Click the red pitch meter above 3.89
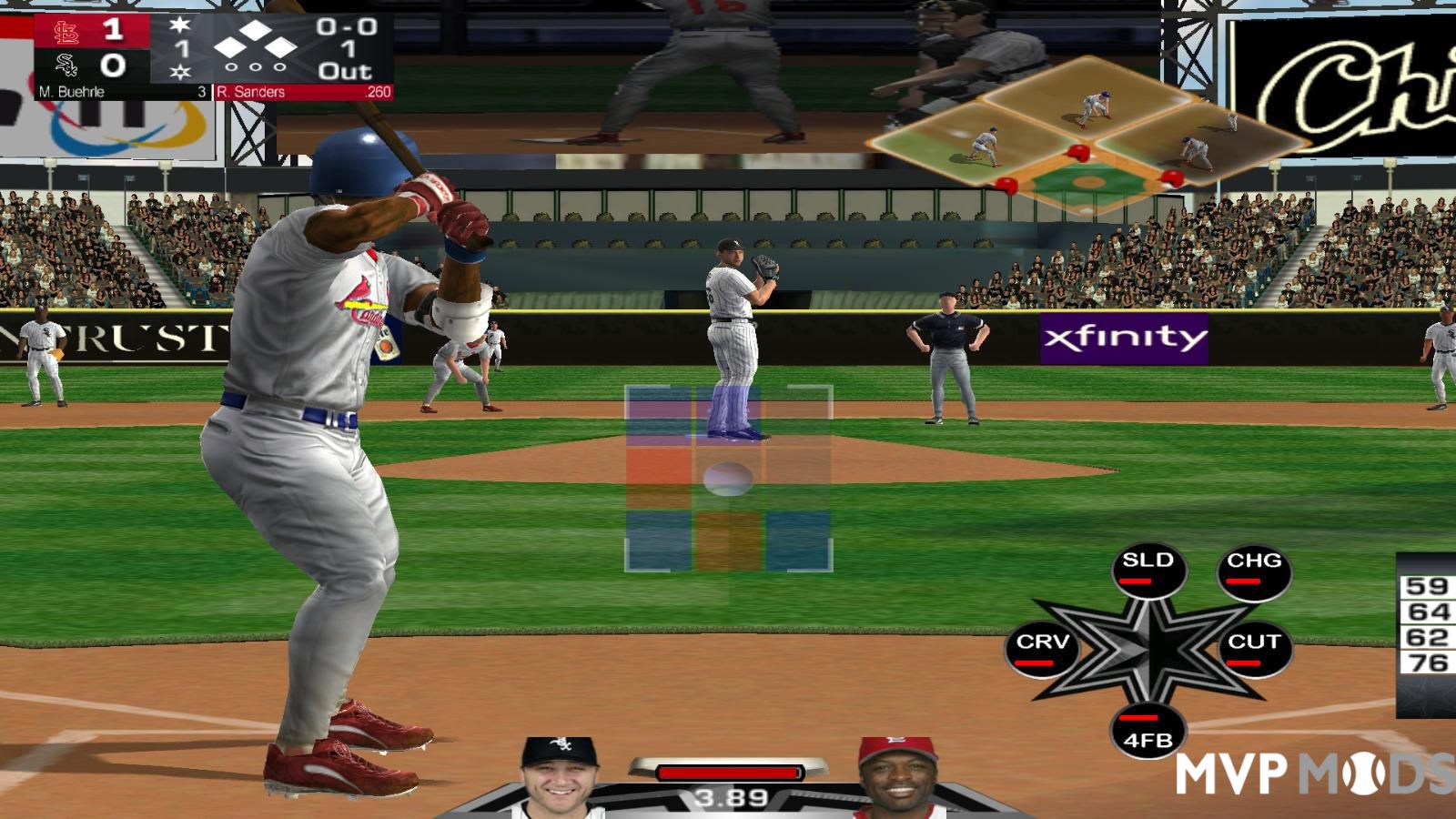Viewport: 1456px width, 819px height. 728,772
